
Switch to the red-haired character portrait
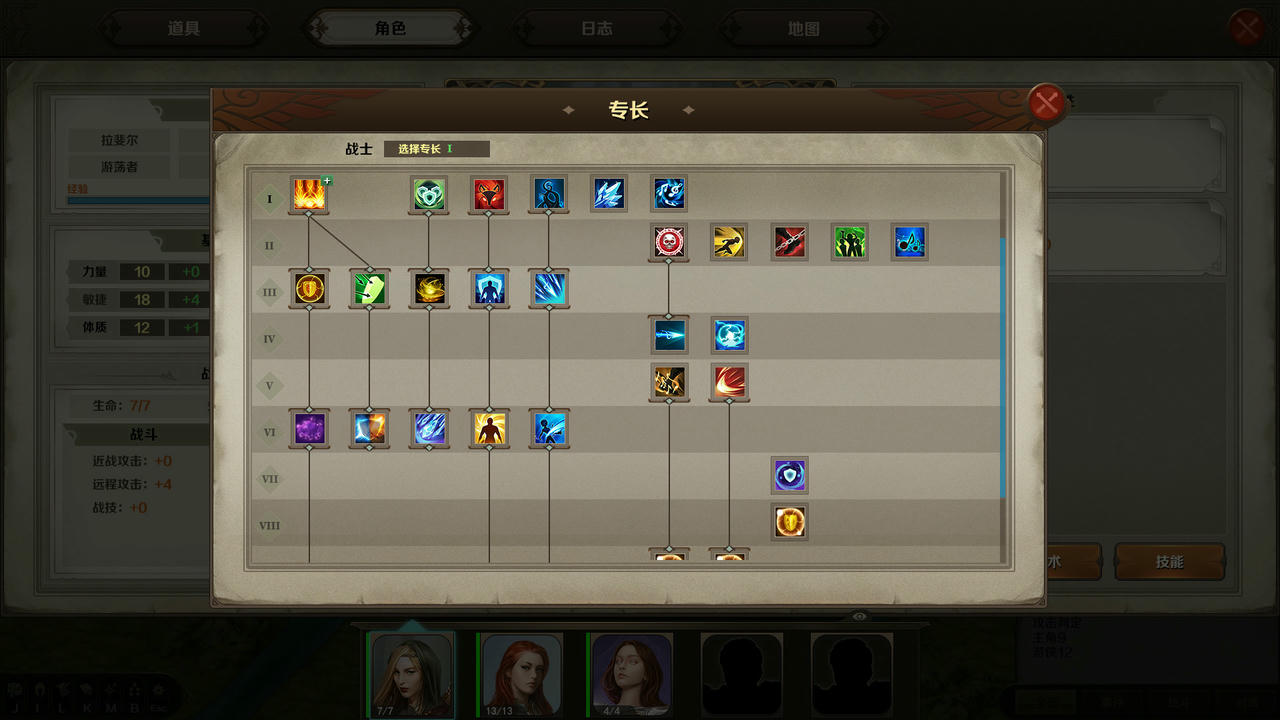(x=522, y=673)
